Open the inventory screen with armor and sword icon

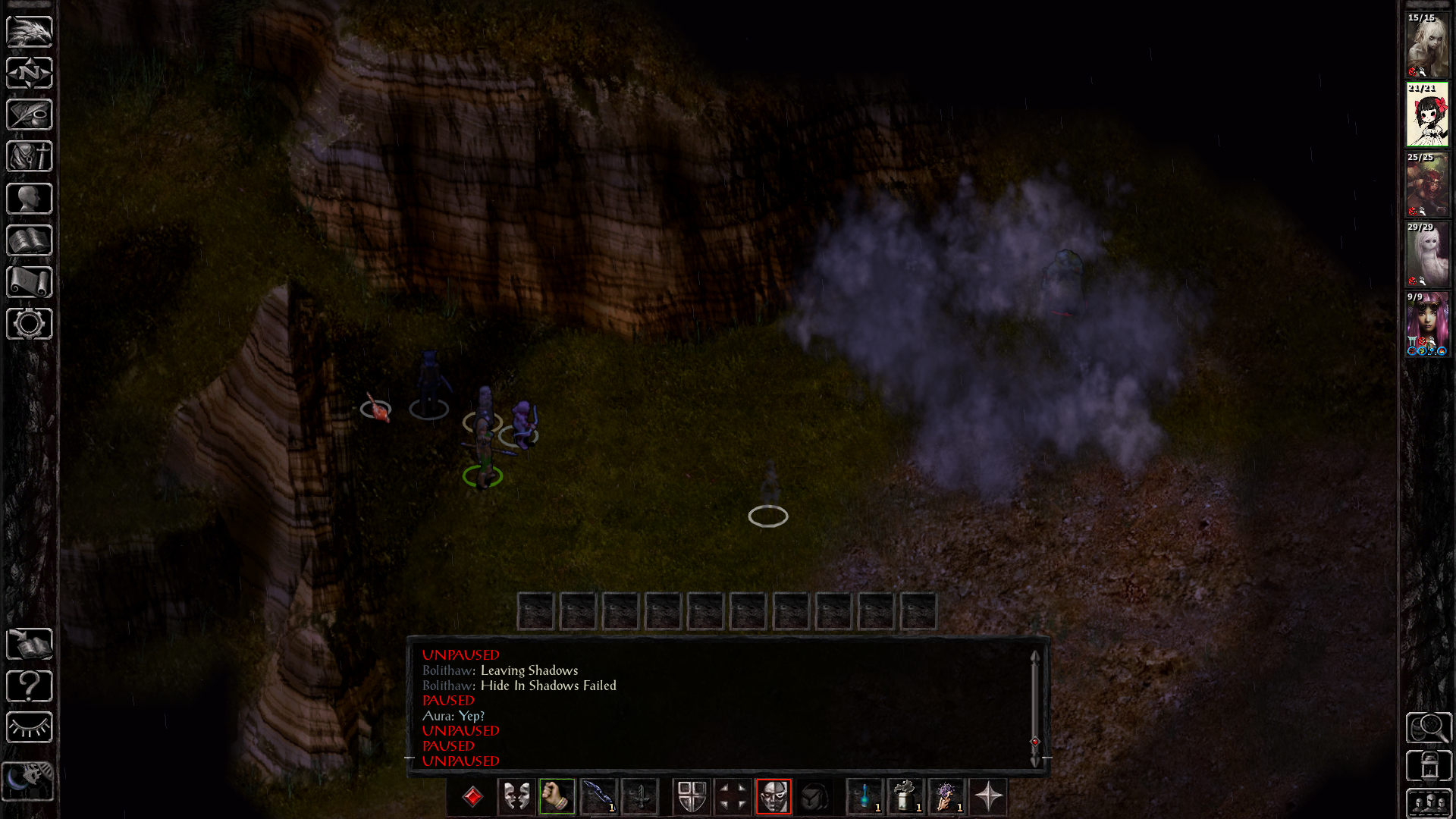30,156
